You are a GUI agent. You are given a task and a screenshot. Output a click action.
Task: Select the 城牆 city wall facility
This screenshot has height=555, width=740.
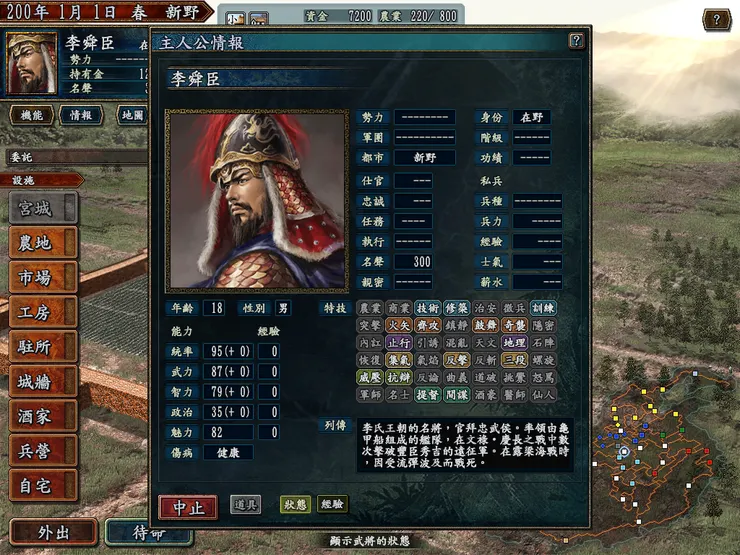click(42, 382)
